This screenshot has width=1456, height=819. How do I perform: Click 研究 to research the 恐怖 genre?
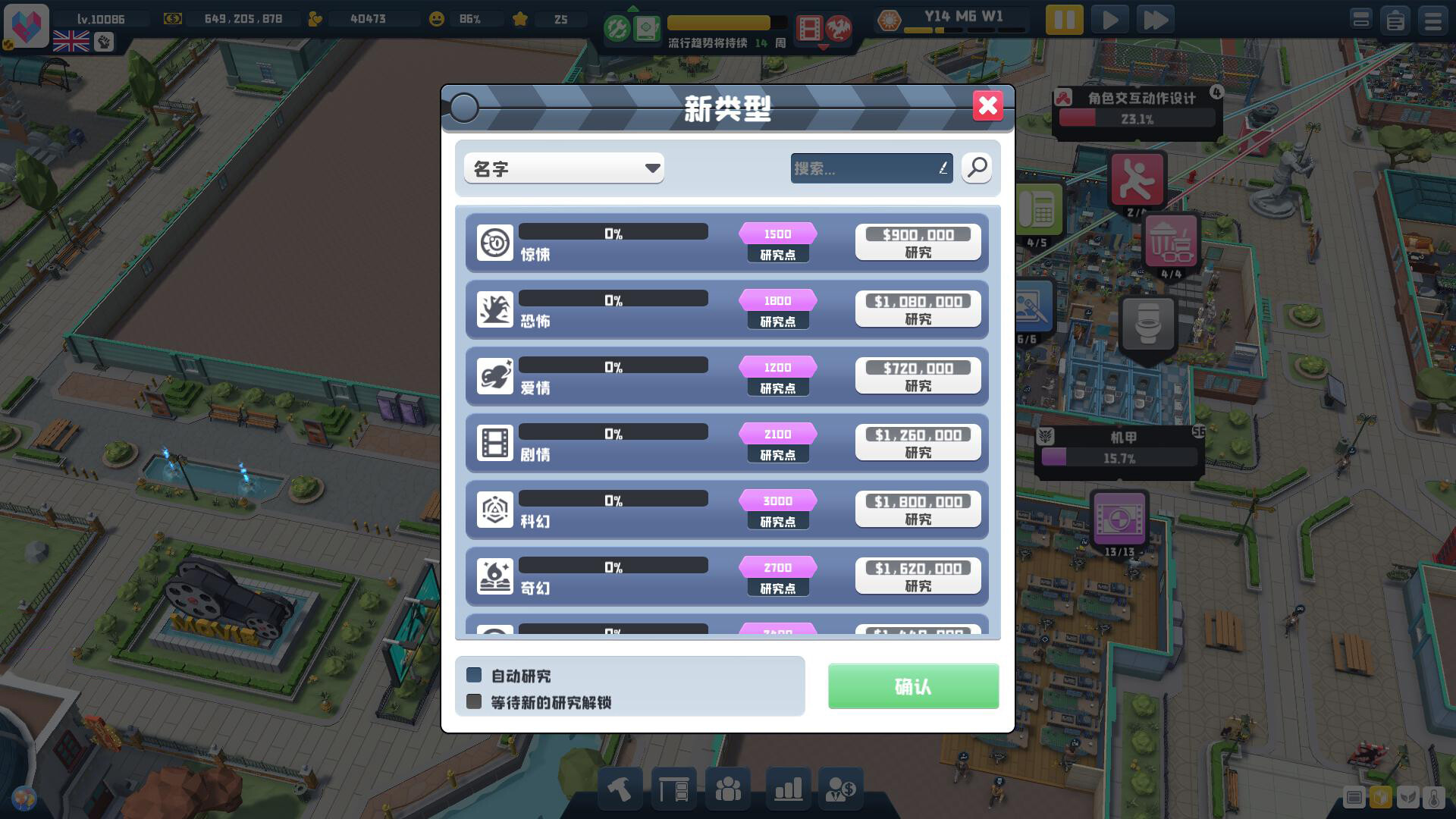918,309
